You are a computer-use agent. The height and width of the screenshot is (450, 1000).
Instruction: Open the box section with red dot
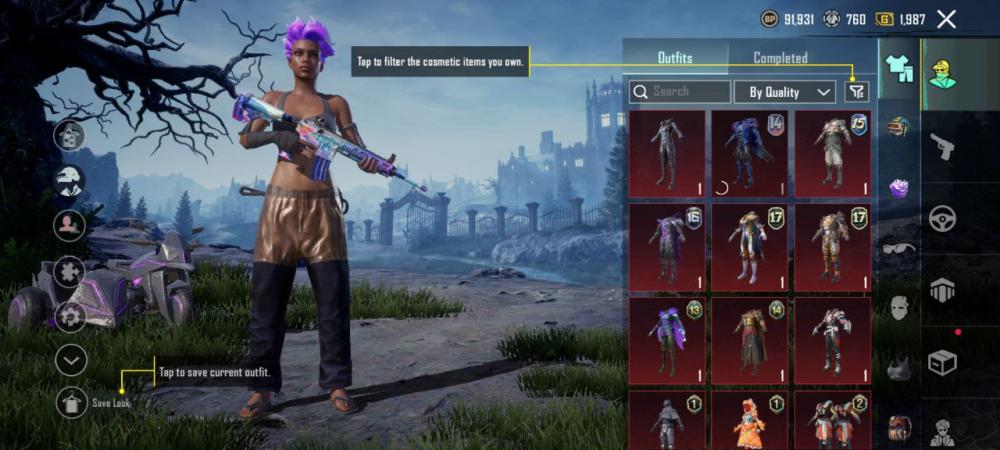(942, 362)
